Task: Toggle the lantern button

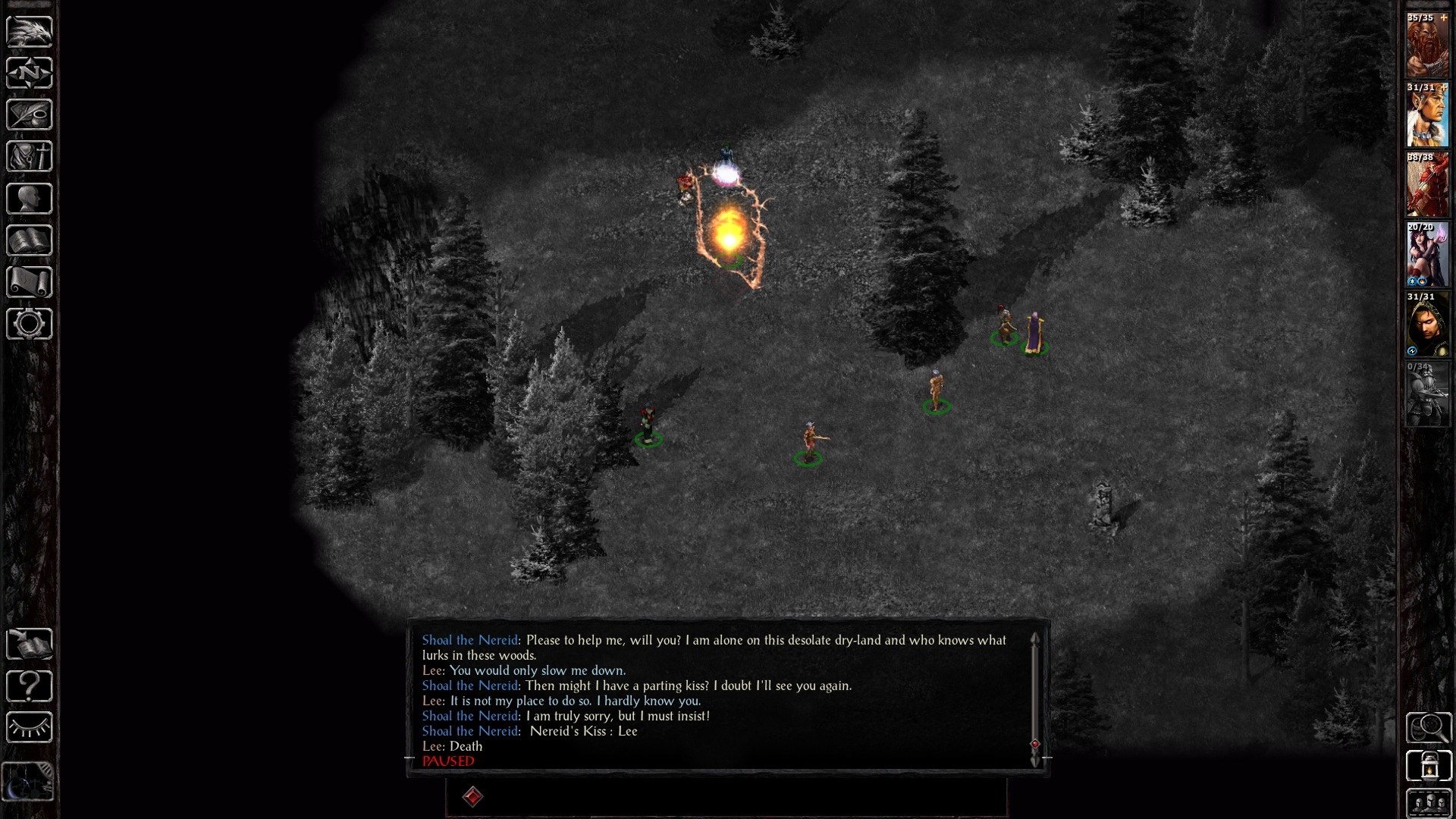Action: click(x=1429, y=766)
